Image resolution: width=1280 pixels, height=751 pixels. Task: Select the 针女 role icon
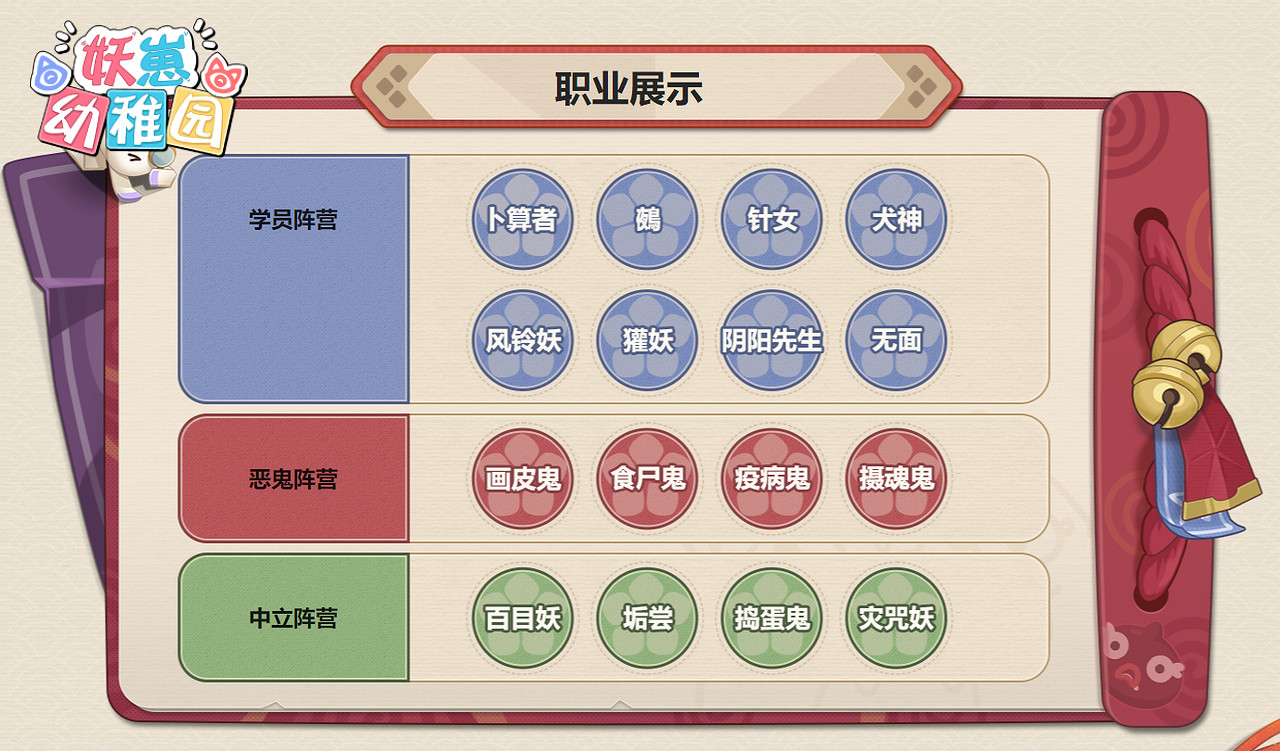point(772,220)
